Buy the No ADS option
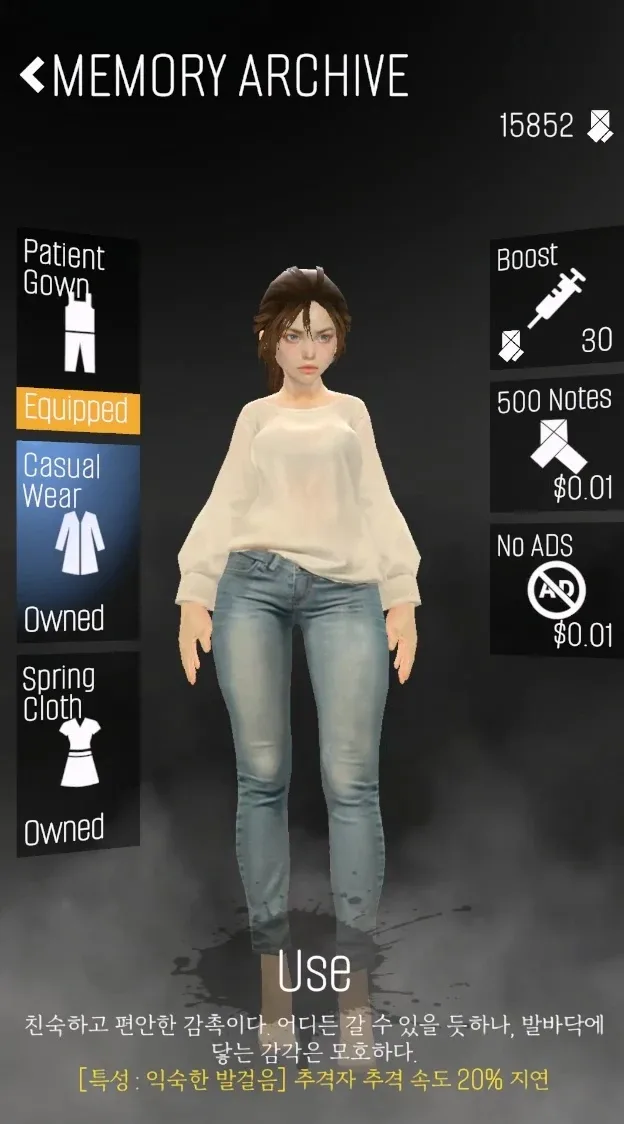The image size is (624, 1124). (x=555, y=590)
